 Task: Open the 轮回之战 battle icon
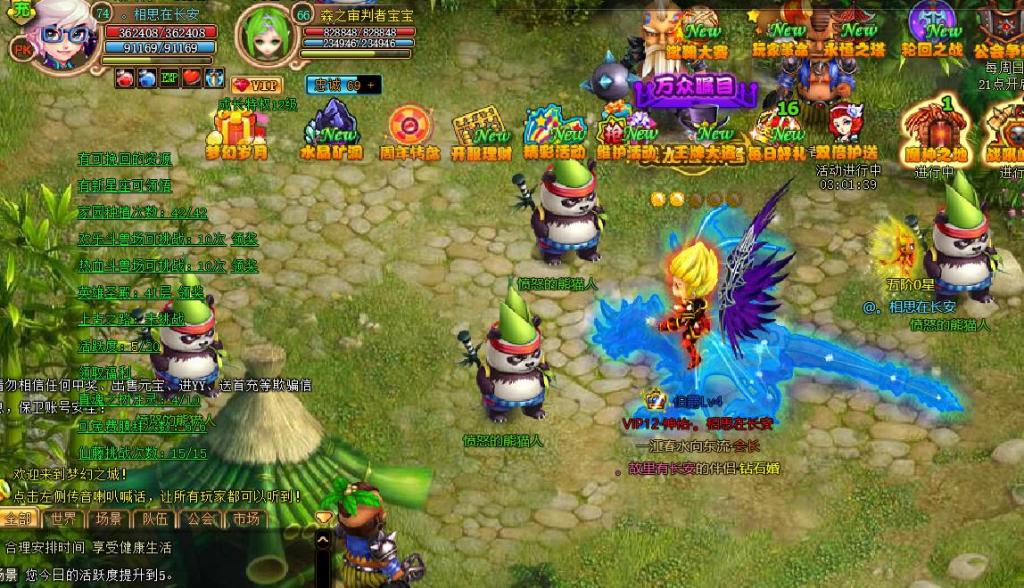click(932, 28)
